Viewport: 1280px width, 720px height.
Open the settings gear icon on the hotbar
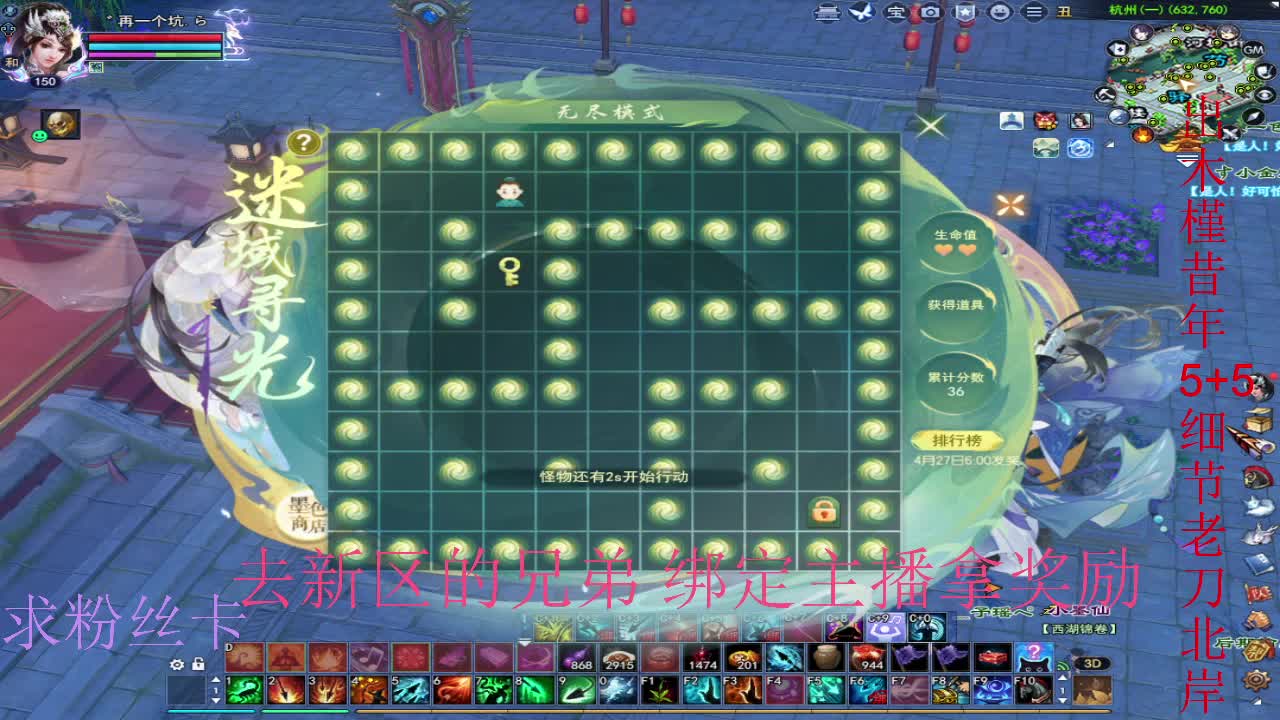pos(177,664)
